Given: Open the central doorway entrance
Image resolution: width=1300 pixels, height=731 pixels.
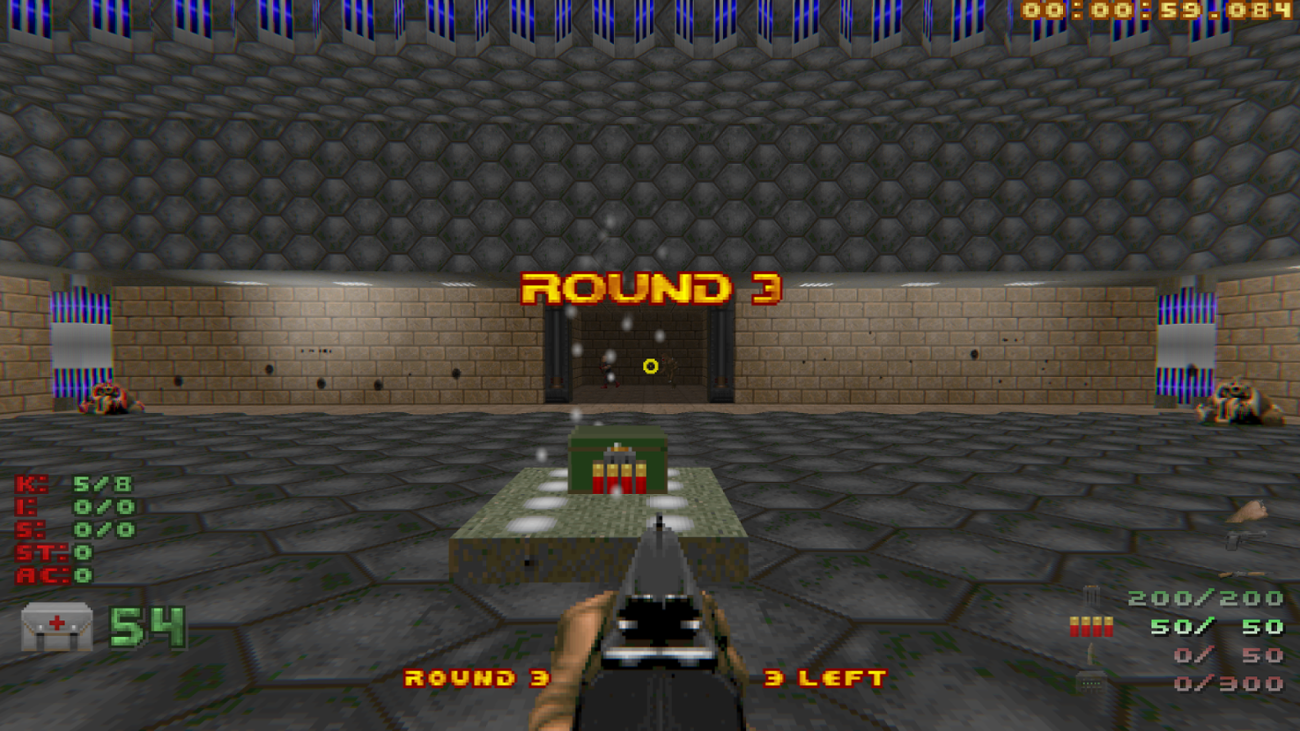Looking at the screenshot, I should pyautogui.click(x=638, y=355).
